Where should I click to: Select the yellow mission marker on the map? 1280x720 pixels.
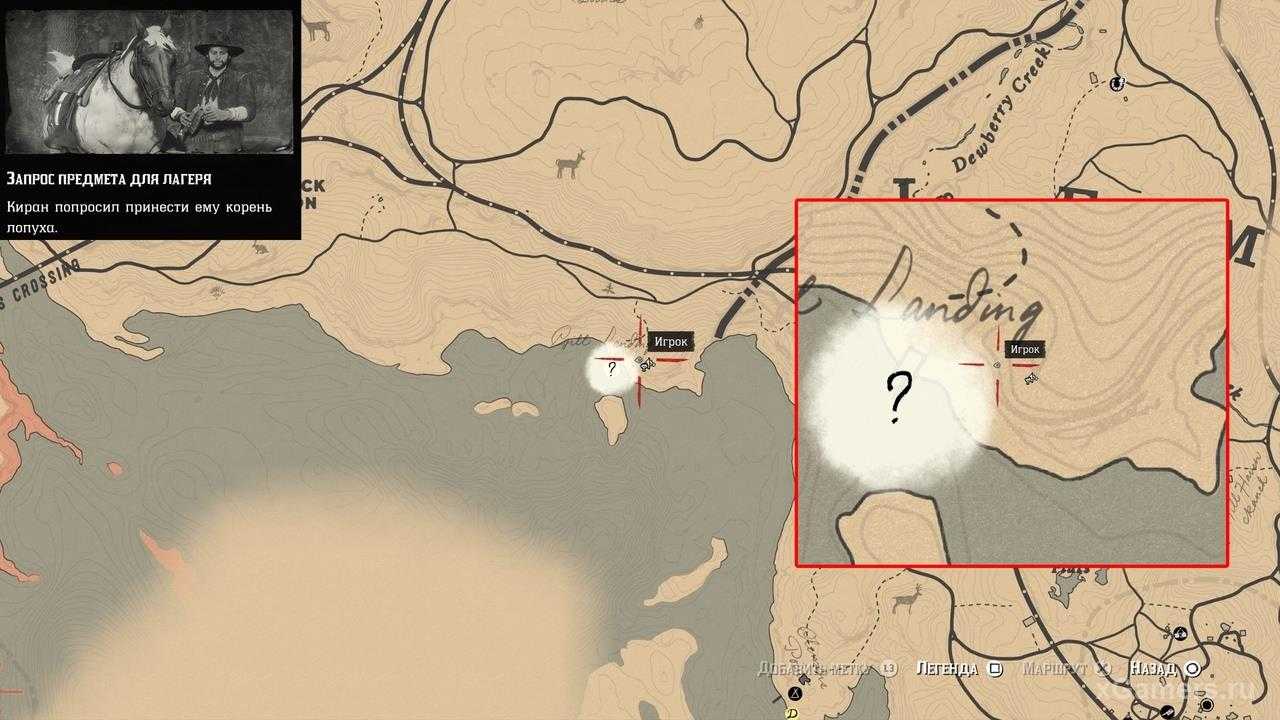coord(790,713)
